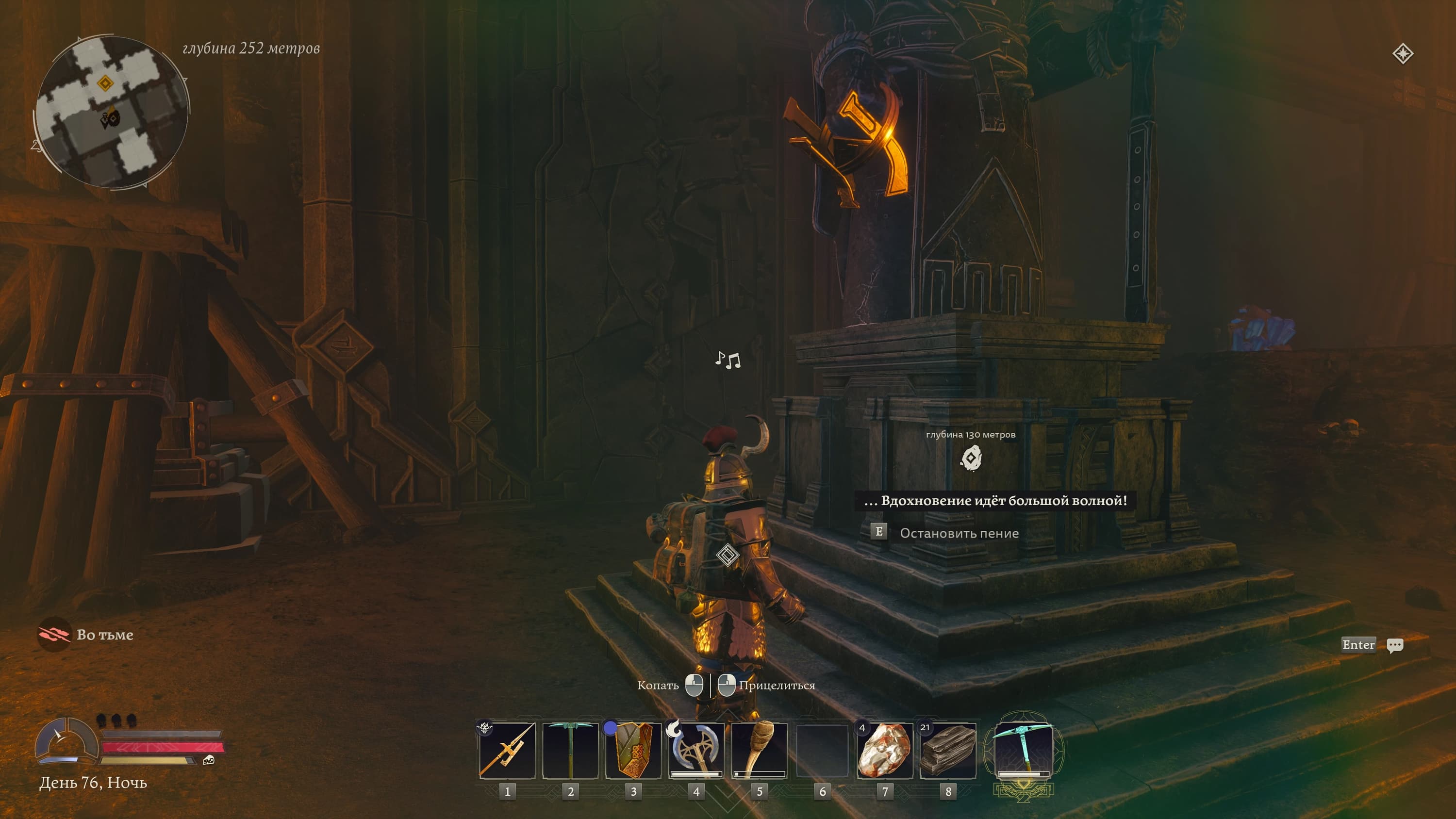
Task: Click the yellow diamond marker on the minimap
Action: tap(105, 83)
